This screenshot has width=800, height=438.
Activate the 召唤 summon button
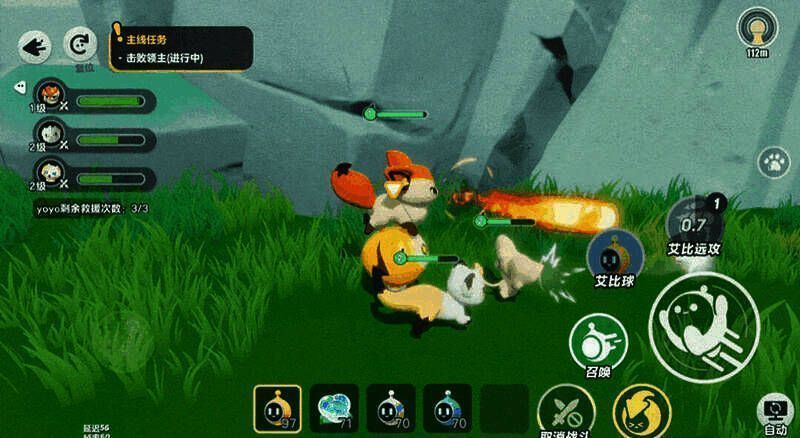598,344
